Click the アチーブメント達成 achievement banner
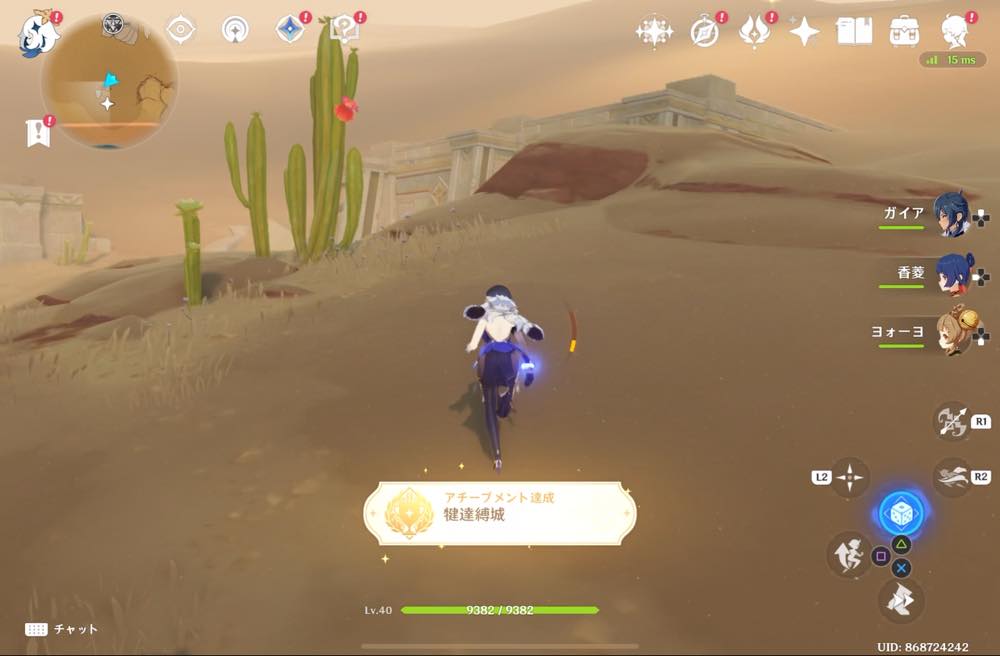 pyautogui.click(x=499, y=514)
